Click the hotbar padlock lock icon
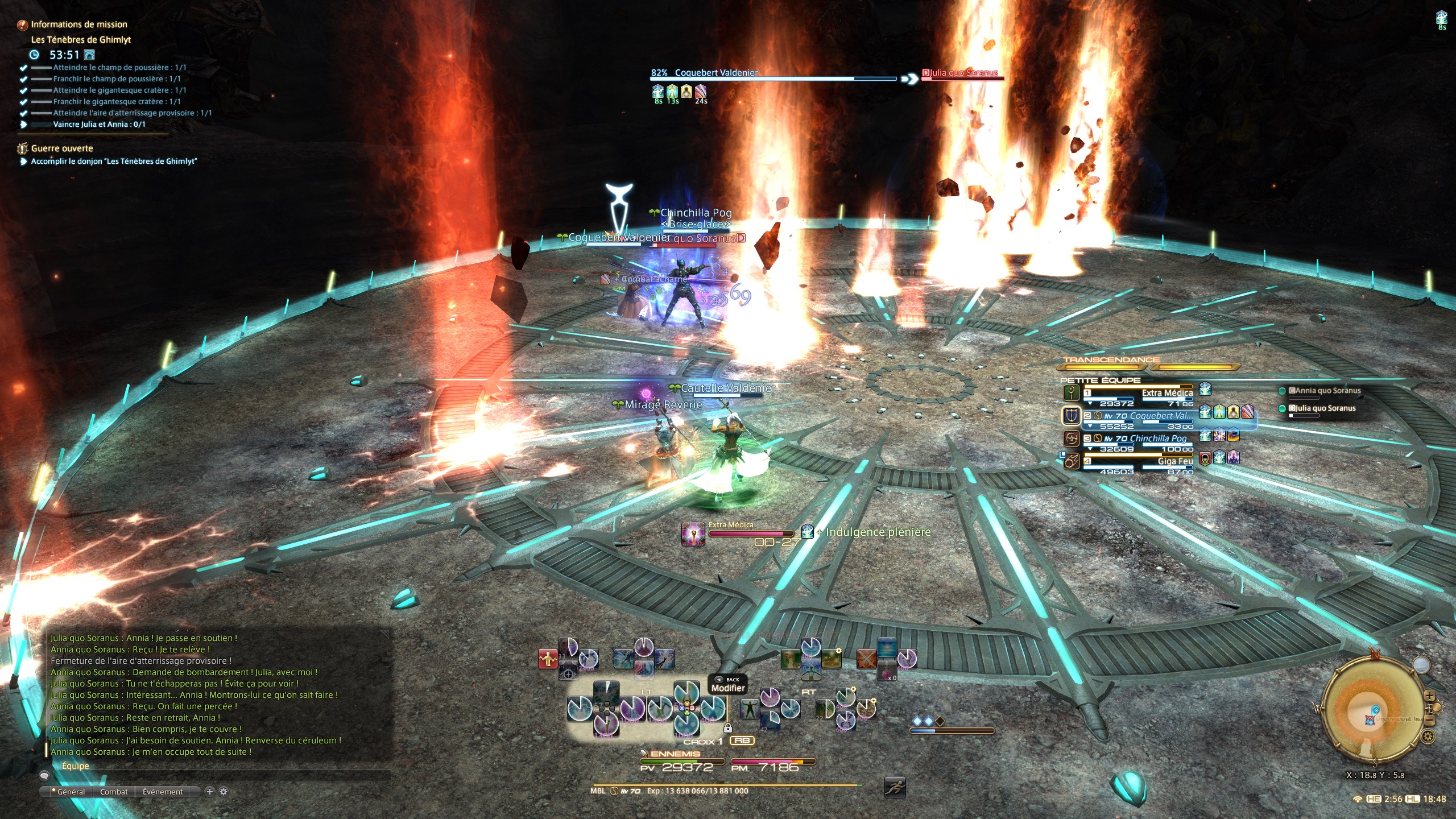 tap(727, 727)
